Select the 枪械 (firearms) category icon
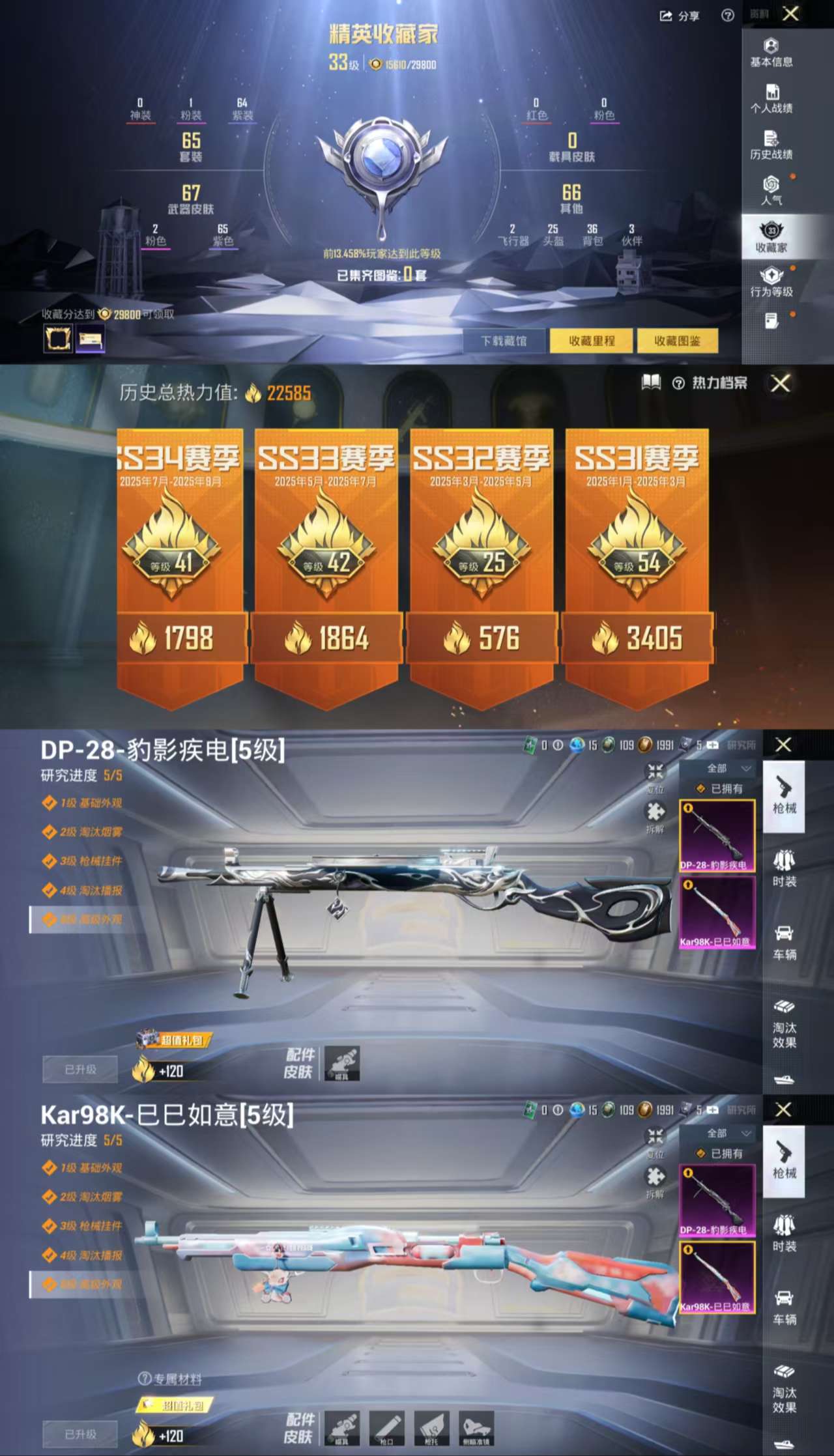 coord(784,799)
